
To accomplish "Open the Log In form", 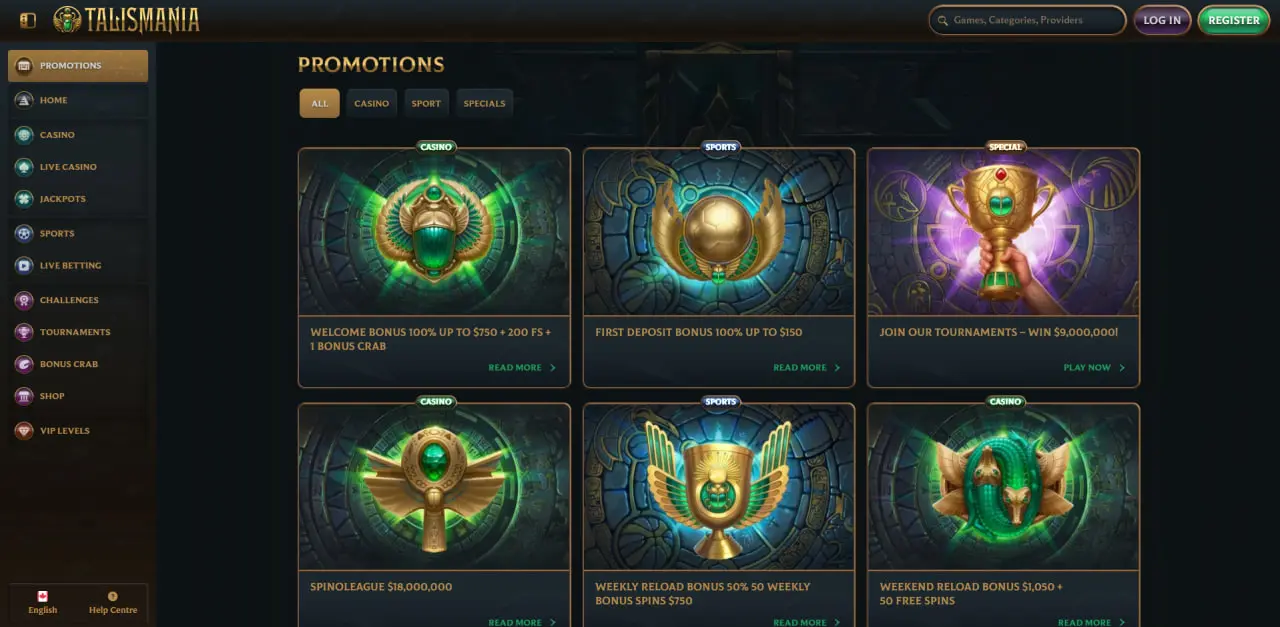I will 1161,20.
